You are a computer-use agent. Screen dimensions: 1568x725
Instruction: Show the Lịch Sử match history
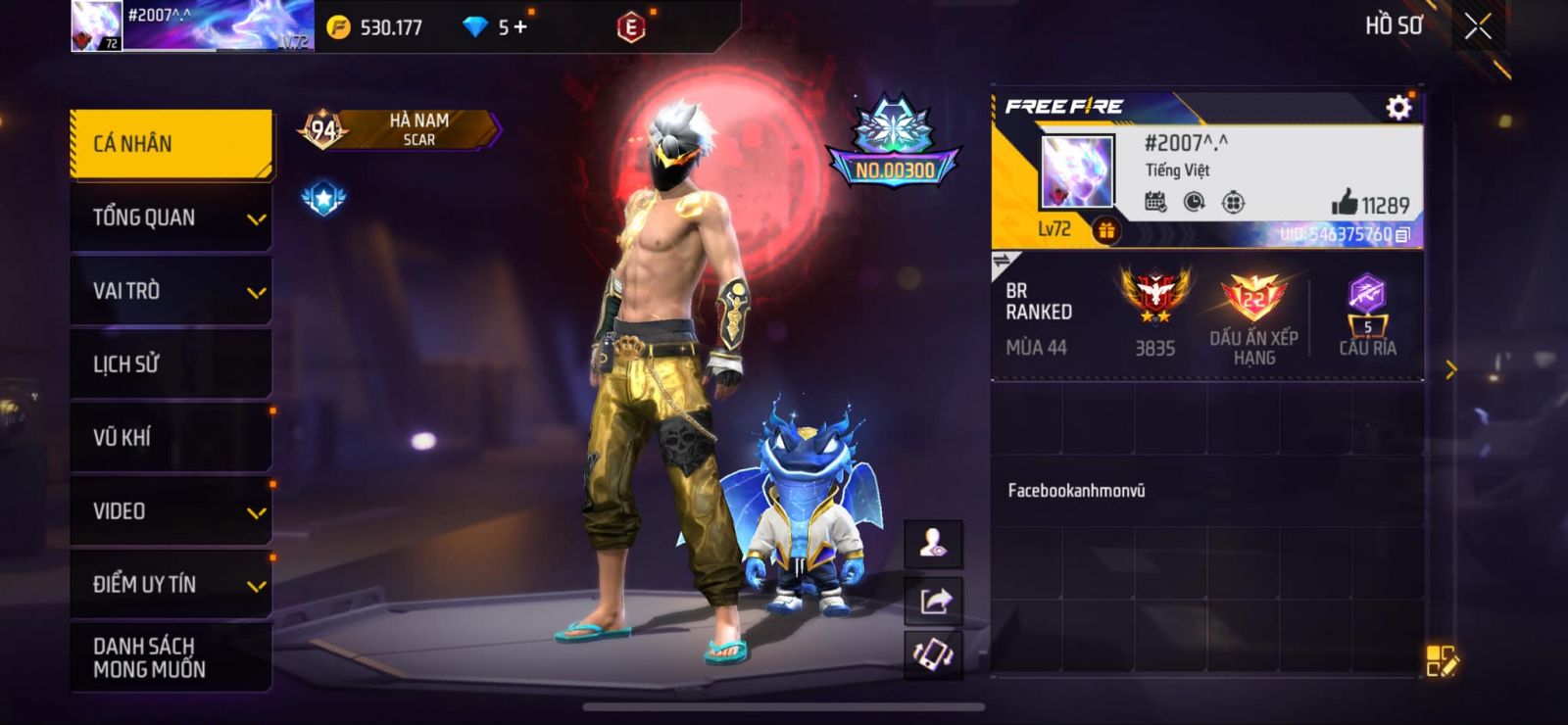point(171,364)
